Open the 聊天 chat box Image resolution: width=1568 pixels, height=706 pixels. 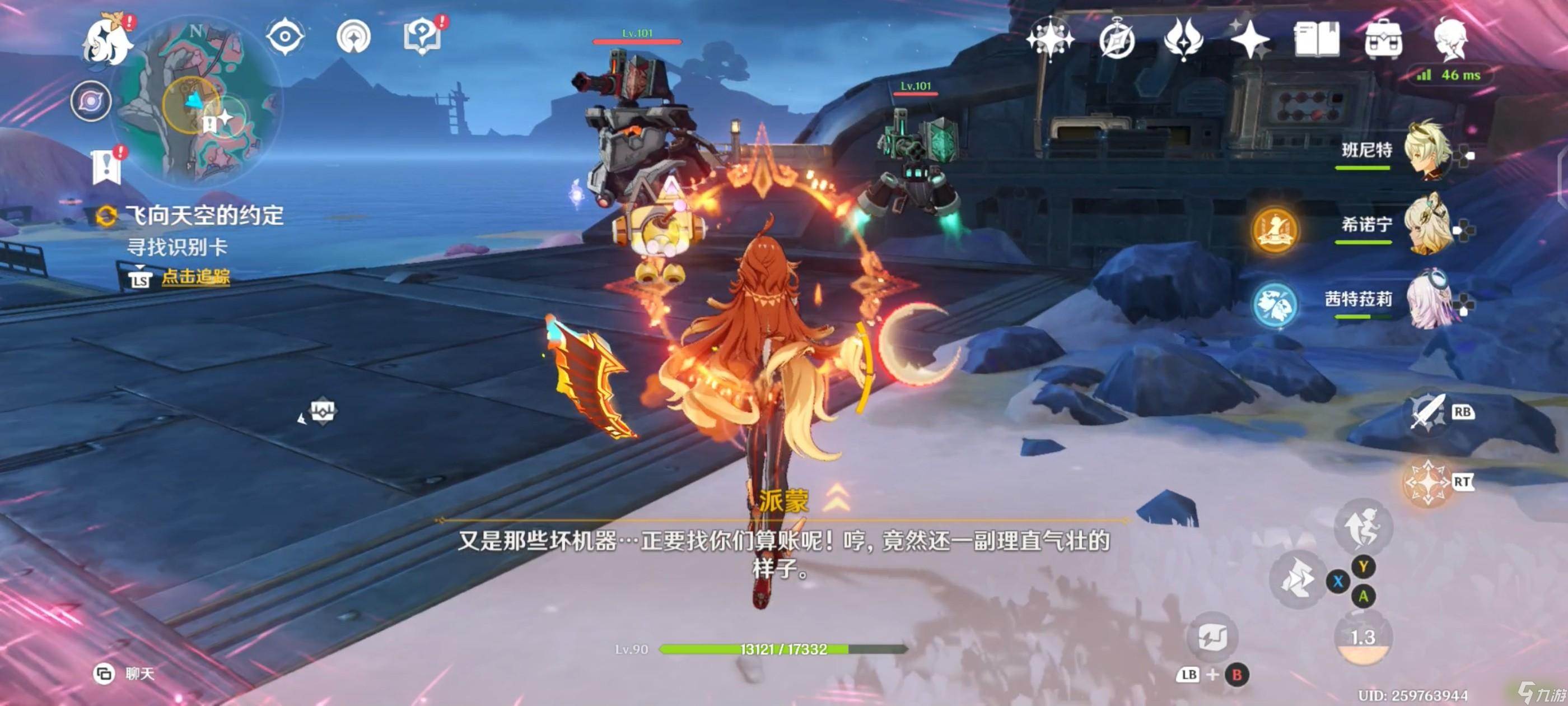pos(125,673)
